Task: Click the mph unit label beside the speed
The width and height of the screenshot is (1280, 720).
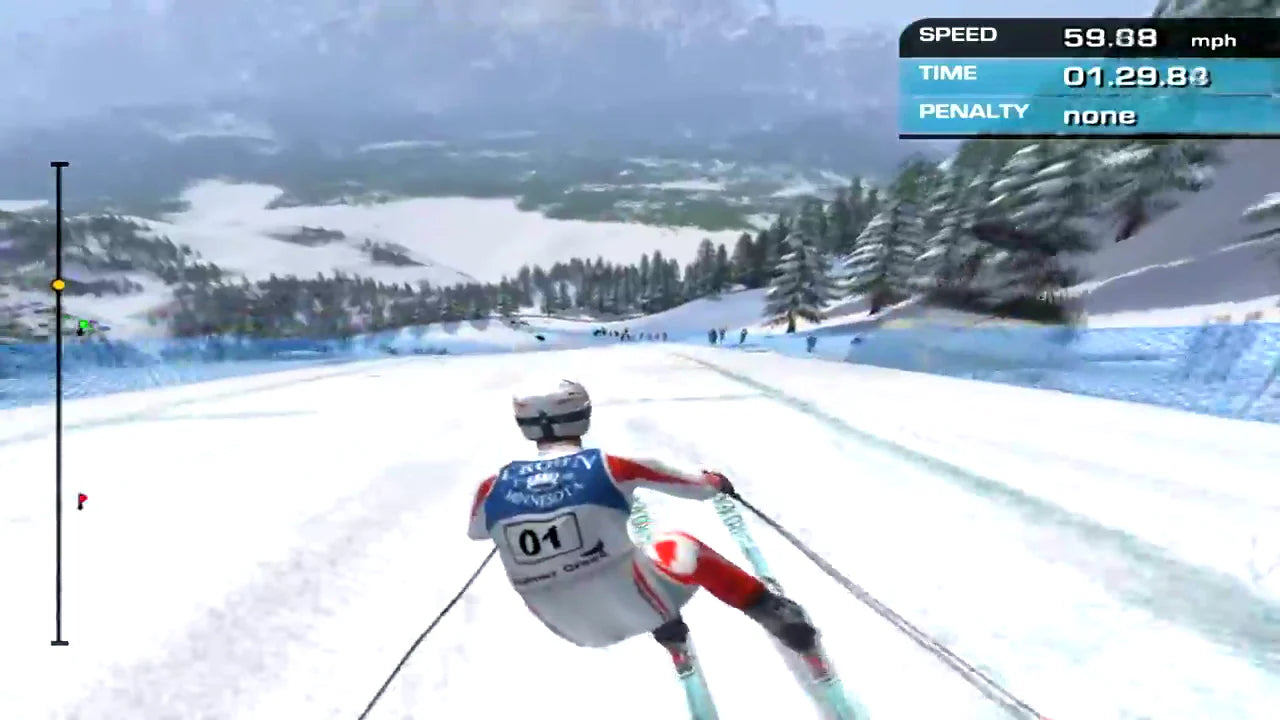Action: pyautogui.click(x=1214, y=40)
